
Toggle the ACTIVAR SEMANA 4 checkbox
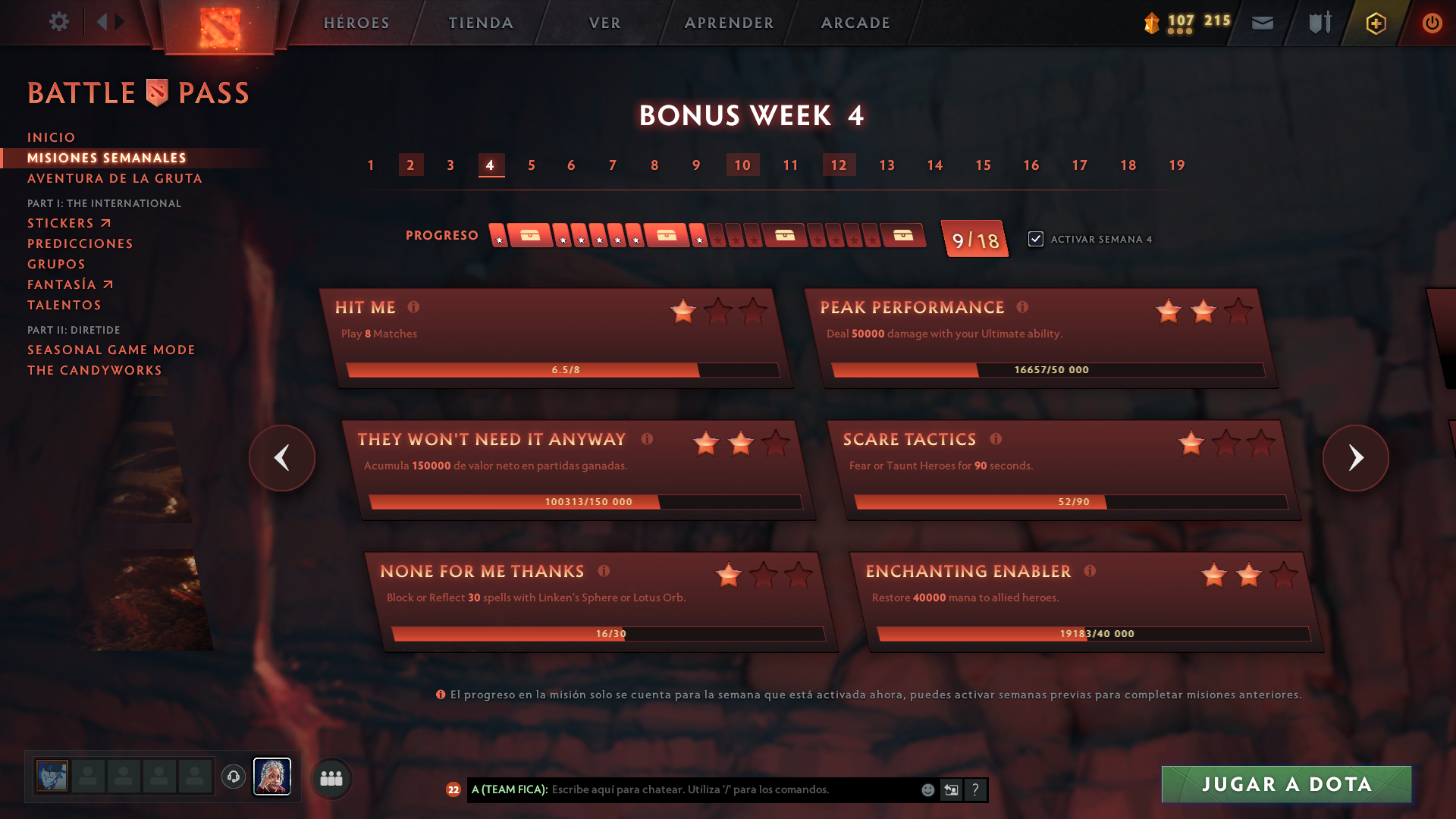coord(1036,238)
